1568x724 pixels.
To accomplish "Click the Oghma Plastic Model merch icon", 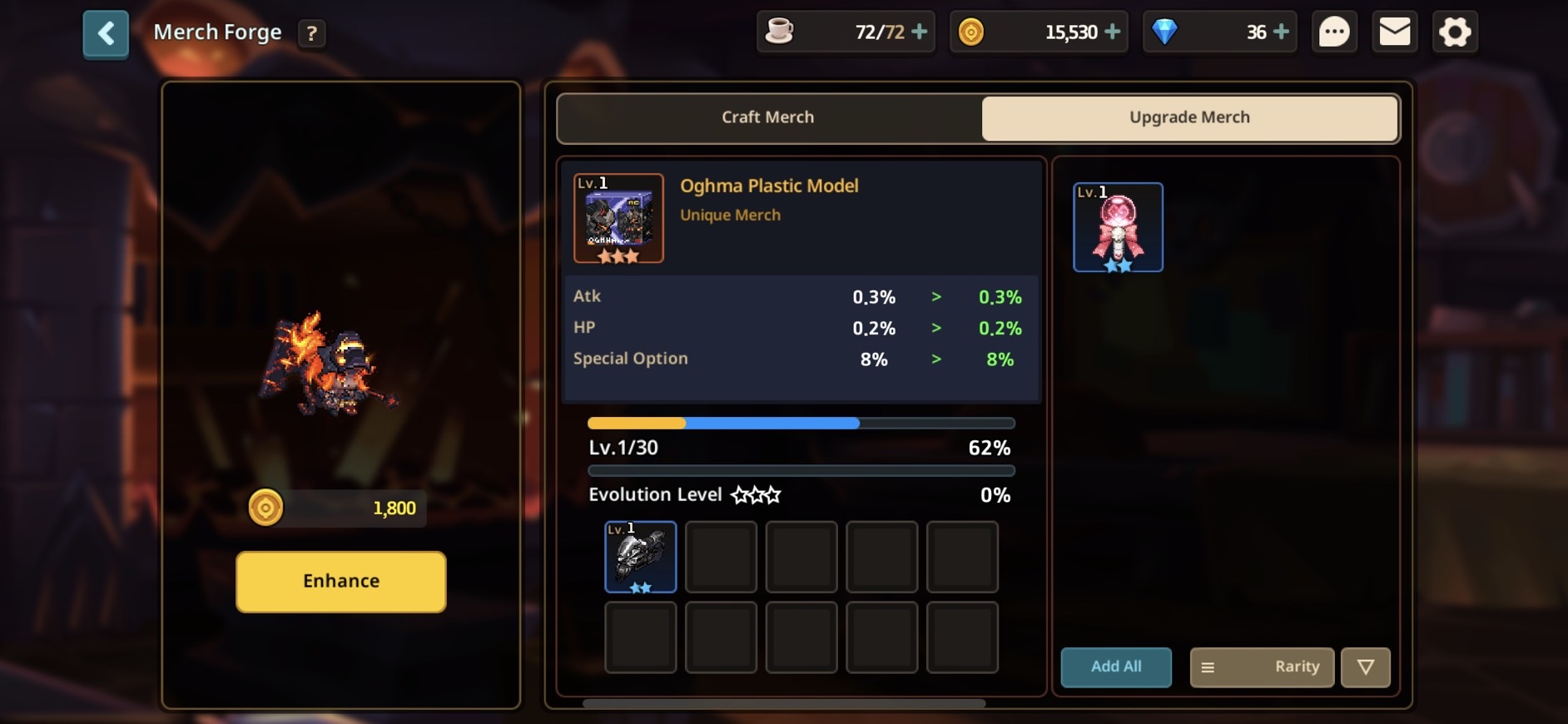I will (618, 218).
